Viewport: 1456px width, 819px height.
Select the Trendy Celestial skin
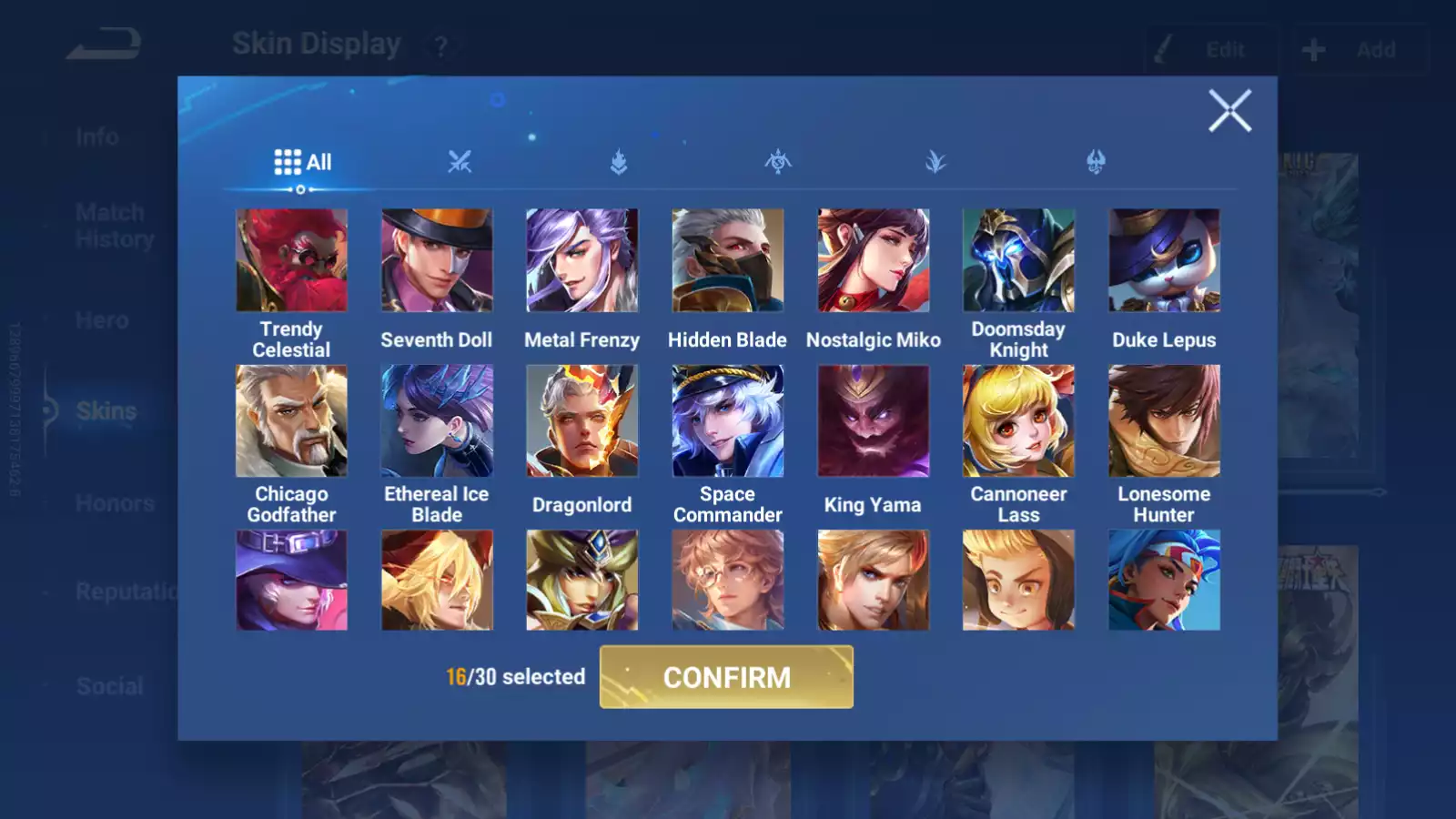pos(291,260)
